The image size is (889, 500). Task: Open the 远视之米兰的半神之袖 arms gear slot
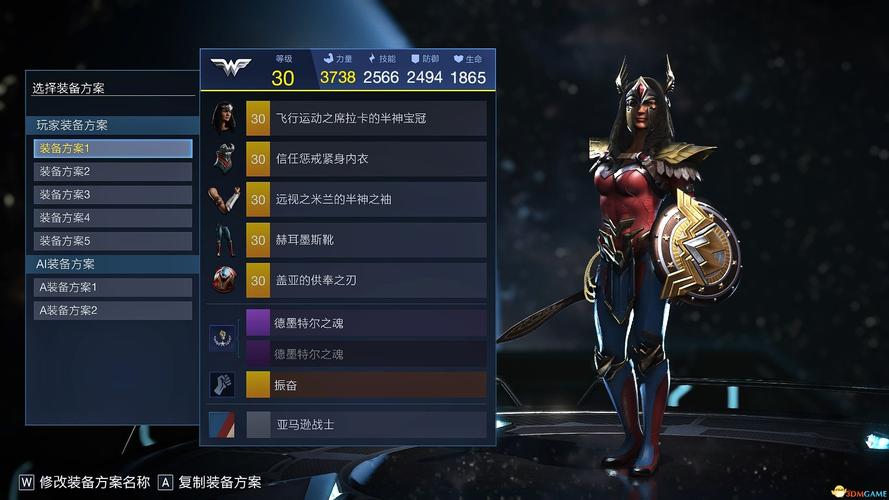365,199
